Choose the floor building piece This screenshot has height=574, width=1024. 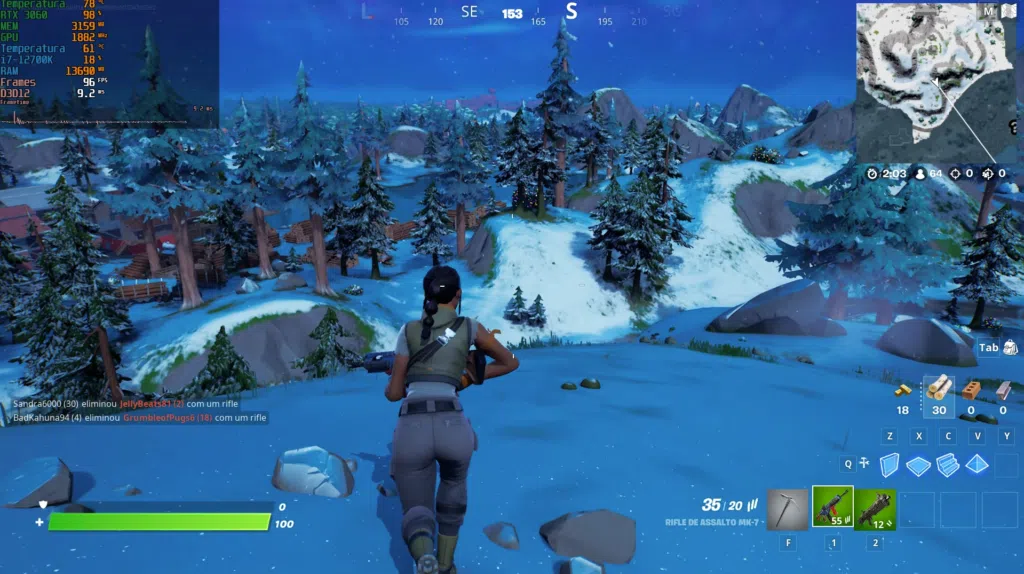point(918,465)
